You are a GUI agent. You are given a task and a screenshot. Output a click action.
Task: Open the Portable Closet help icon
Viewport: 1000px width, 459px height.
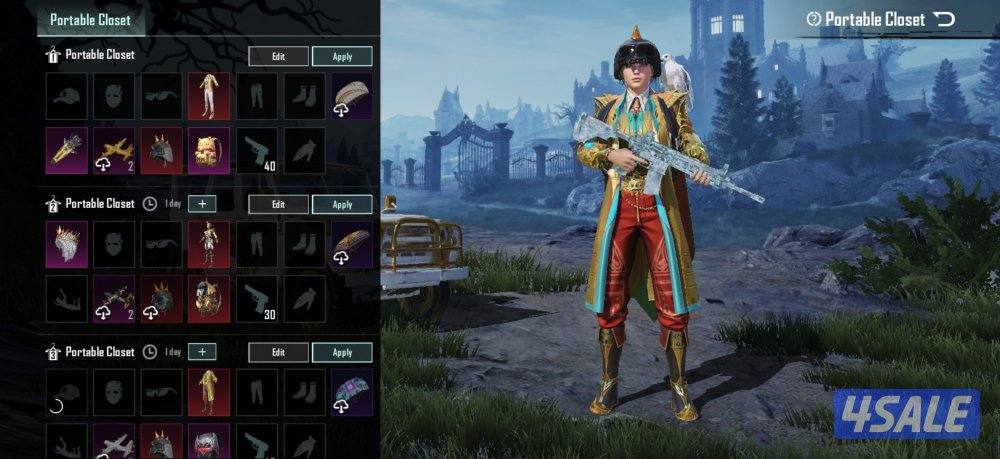point(815,19)
